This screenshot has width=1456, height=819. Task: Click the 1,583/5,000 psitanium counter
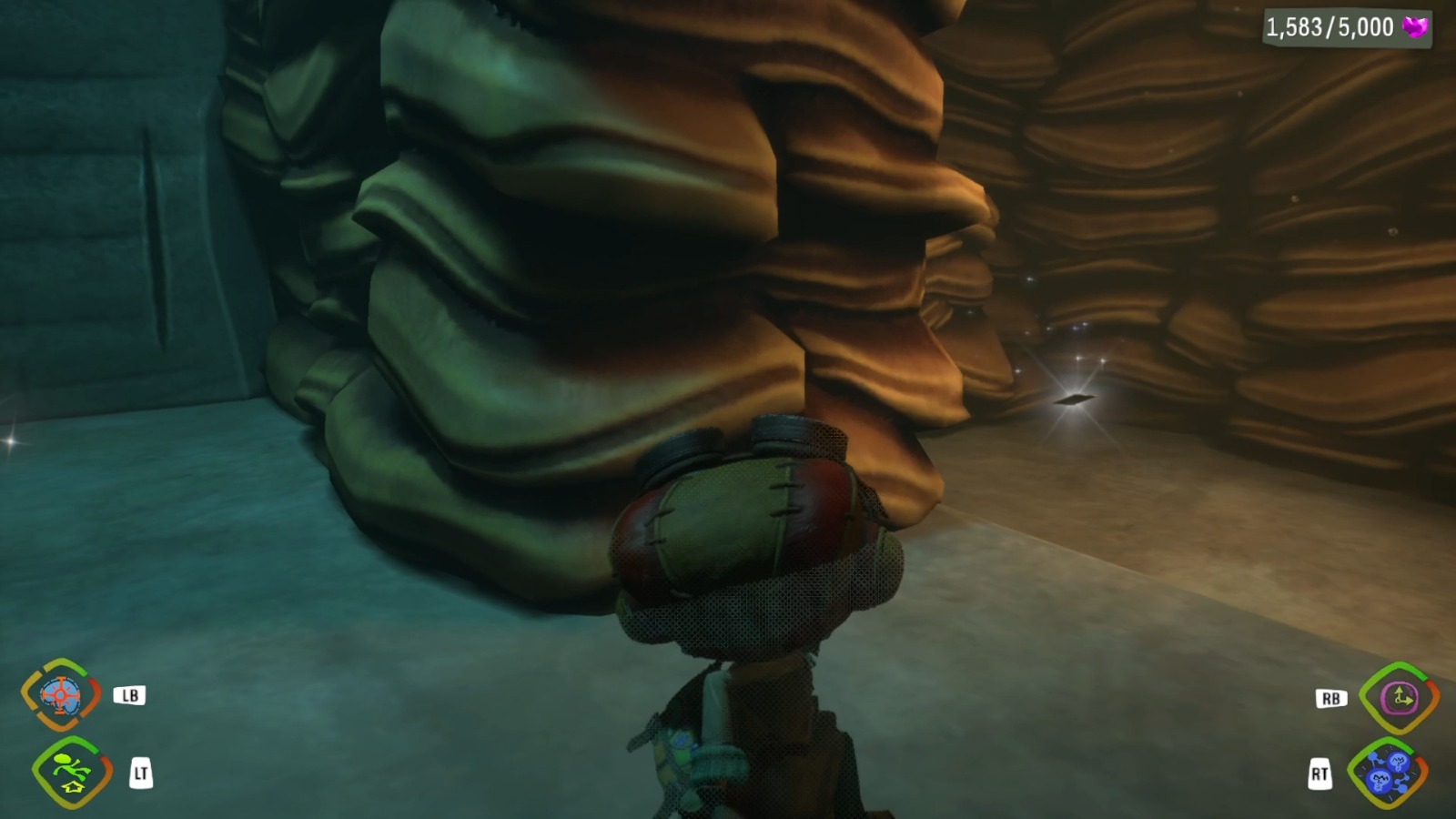1329,26
